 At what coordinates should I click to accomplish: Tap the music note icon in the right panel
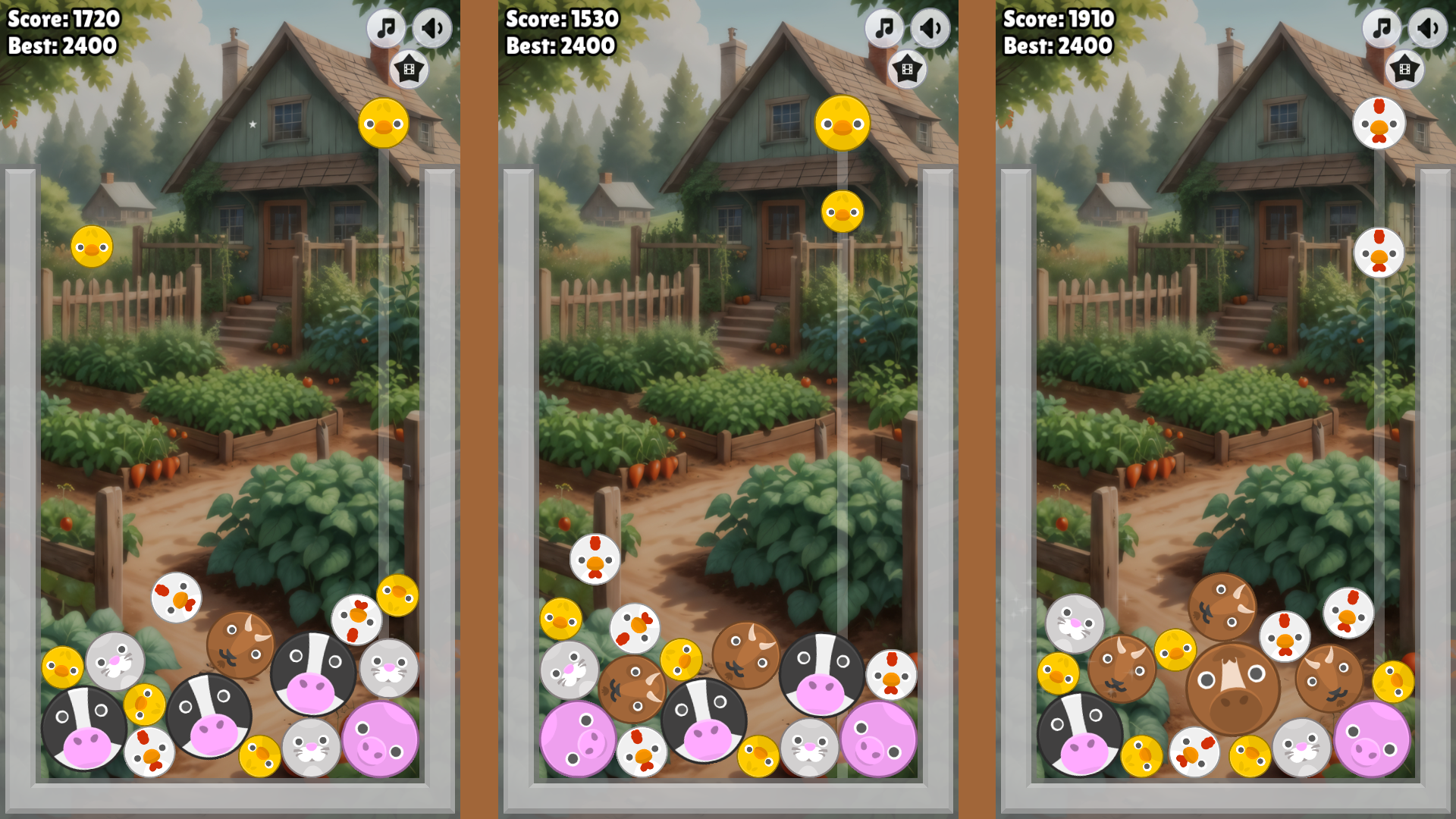[x=1382, y=28]
